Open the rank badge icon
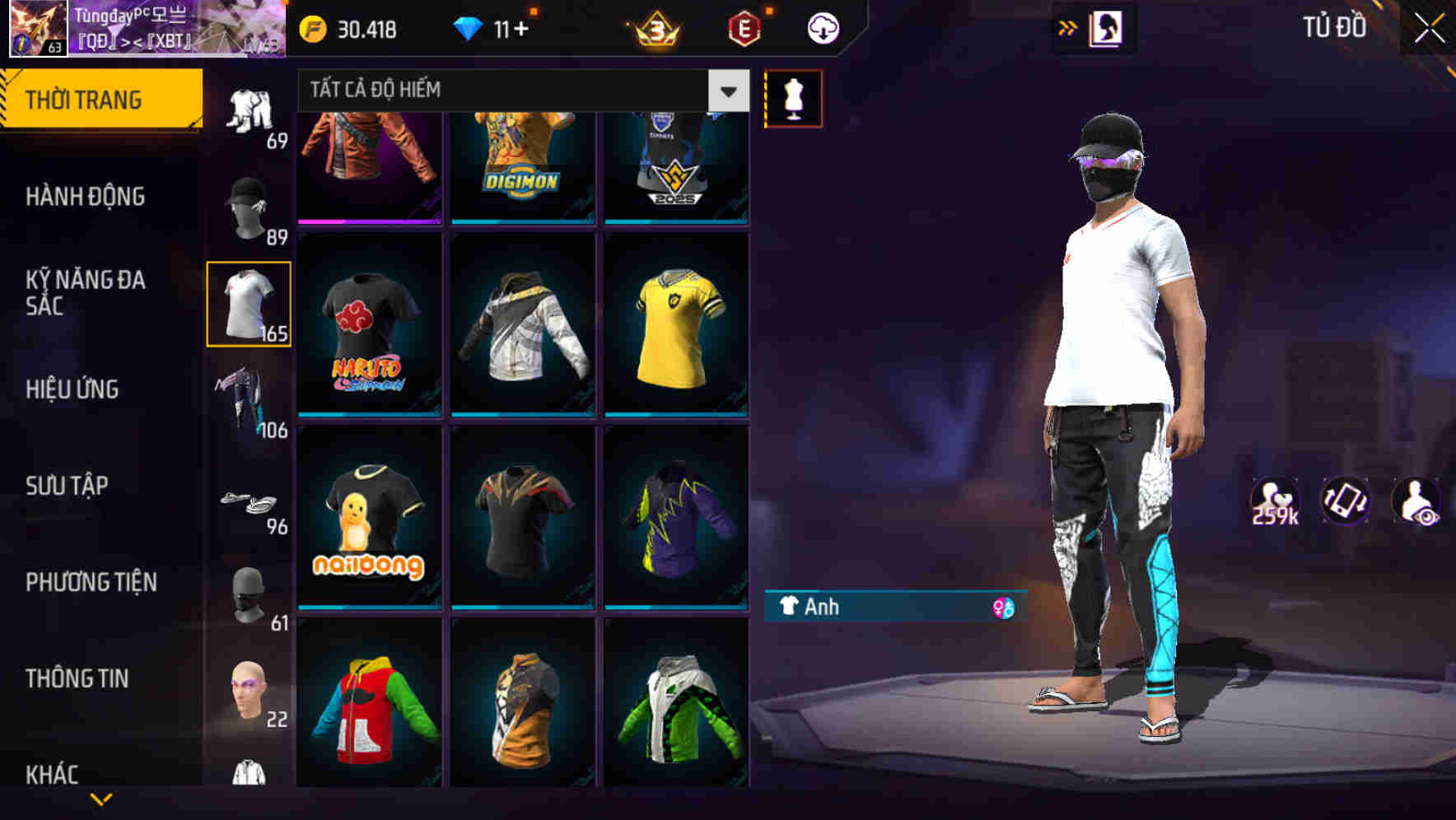 [655, 27]
